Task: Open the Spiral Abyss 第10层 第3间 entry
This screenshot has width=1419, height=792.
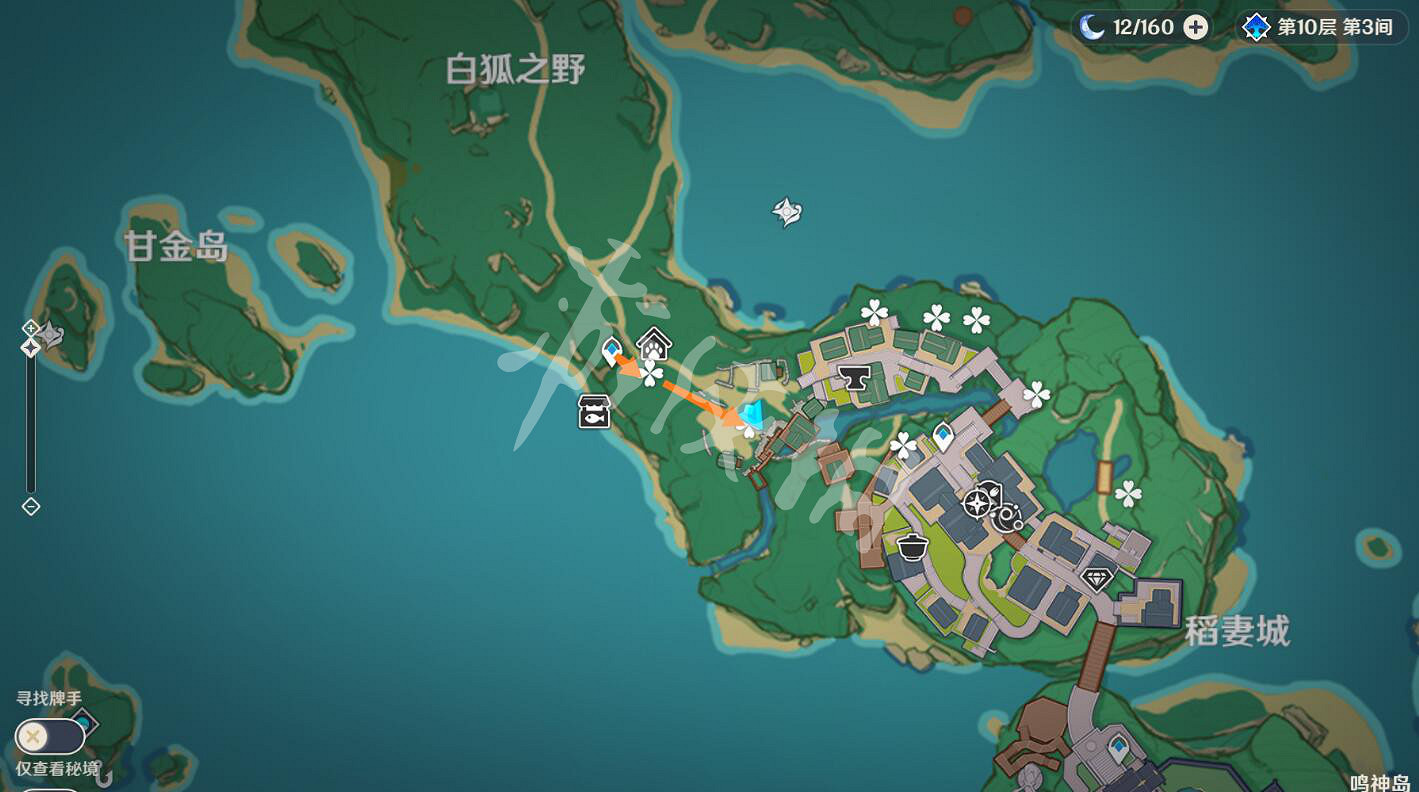Action: point(1320,27)
